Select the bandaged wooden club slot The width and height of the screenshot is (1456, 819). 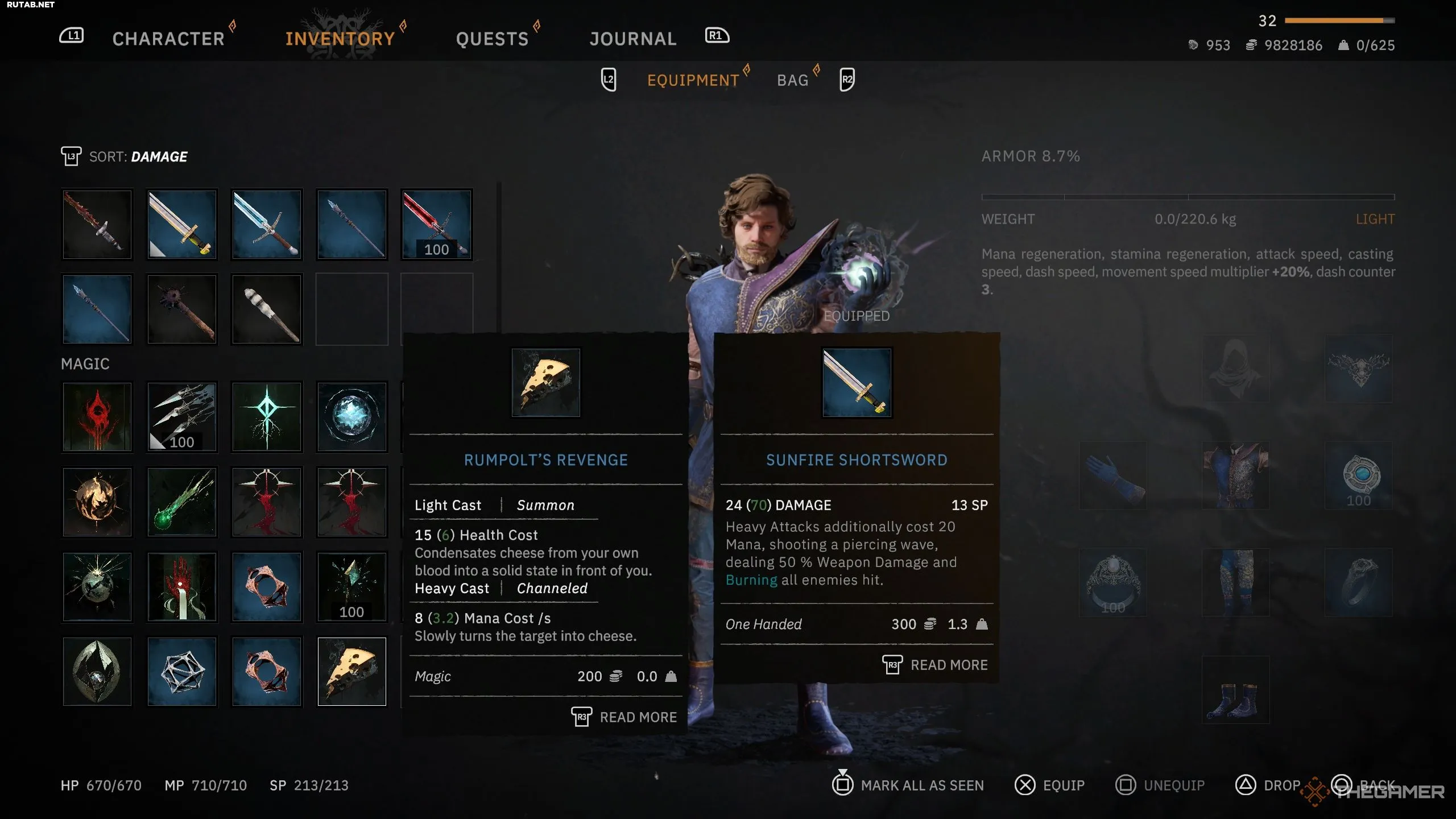pos(267,309)
